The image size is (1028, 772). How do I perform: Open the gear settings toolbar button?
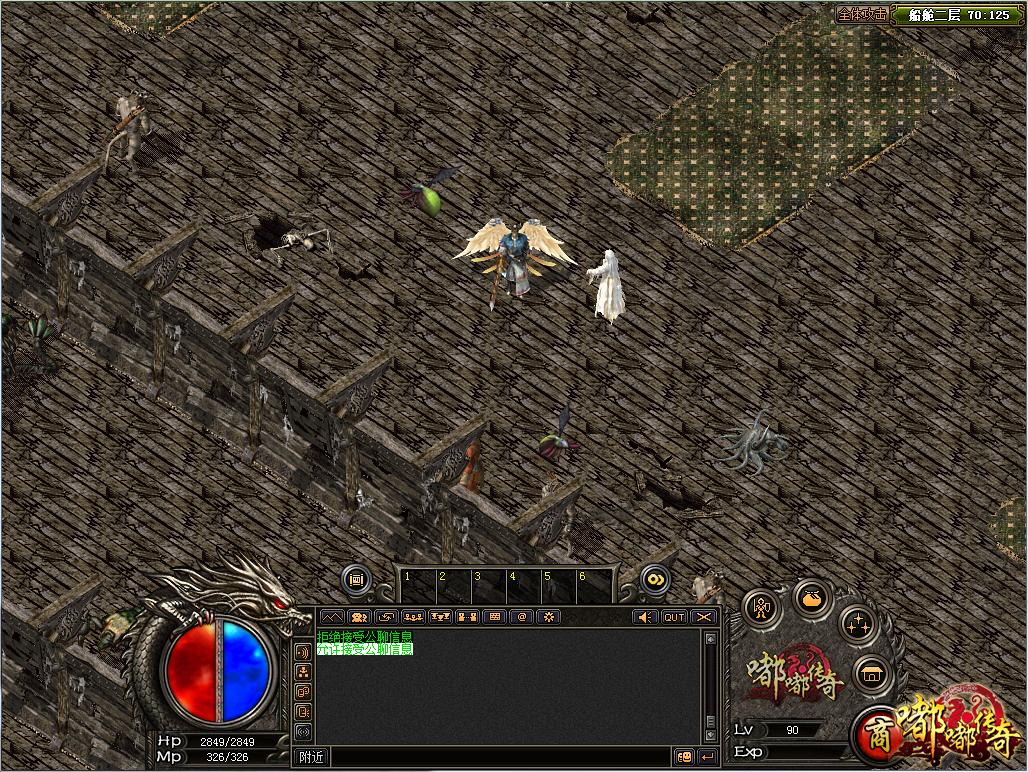[548, 617]
